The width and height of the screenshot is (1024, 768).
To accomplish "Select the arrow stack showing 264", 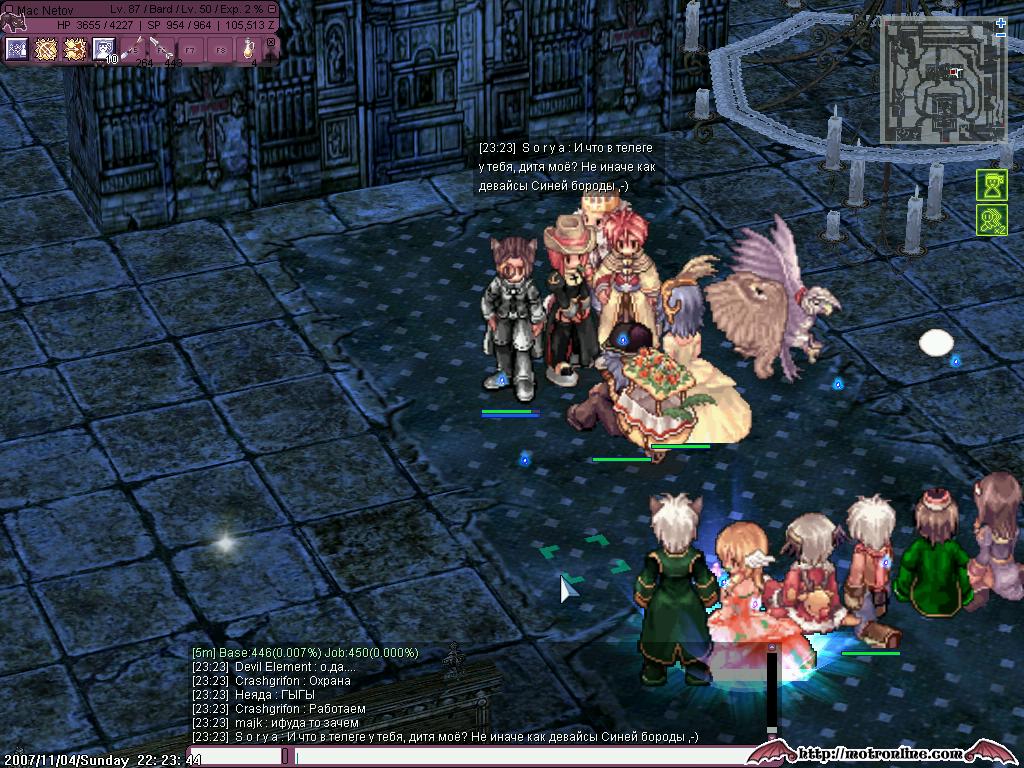I will tap(133, 50).
